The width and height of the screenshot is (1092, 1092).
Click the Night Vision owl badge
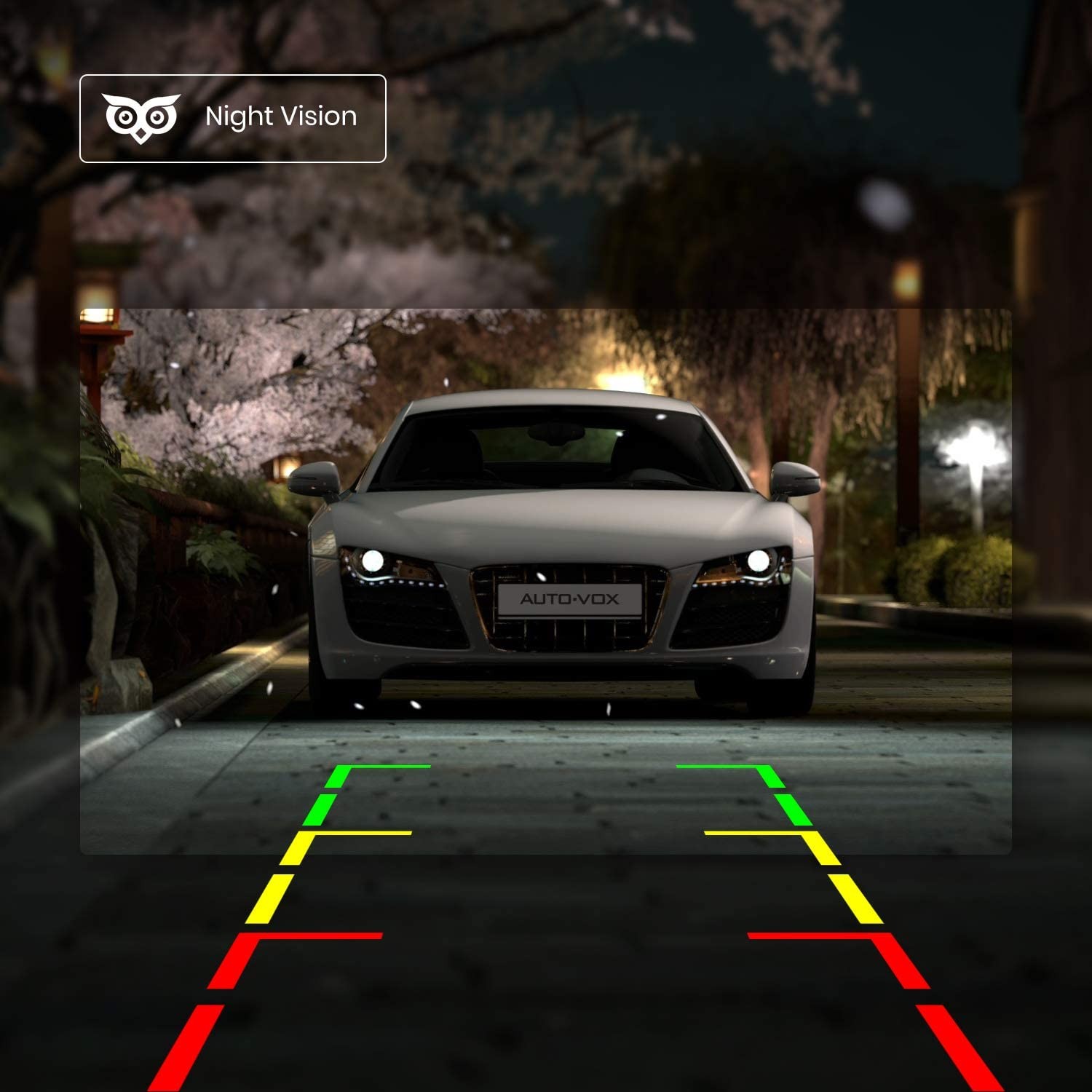pyautogui.click(x=232, y=118)
